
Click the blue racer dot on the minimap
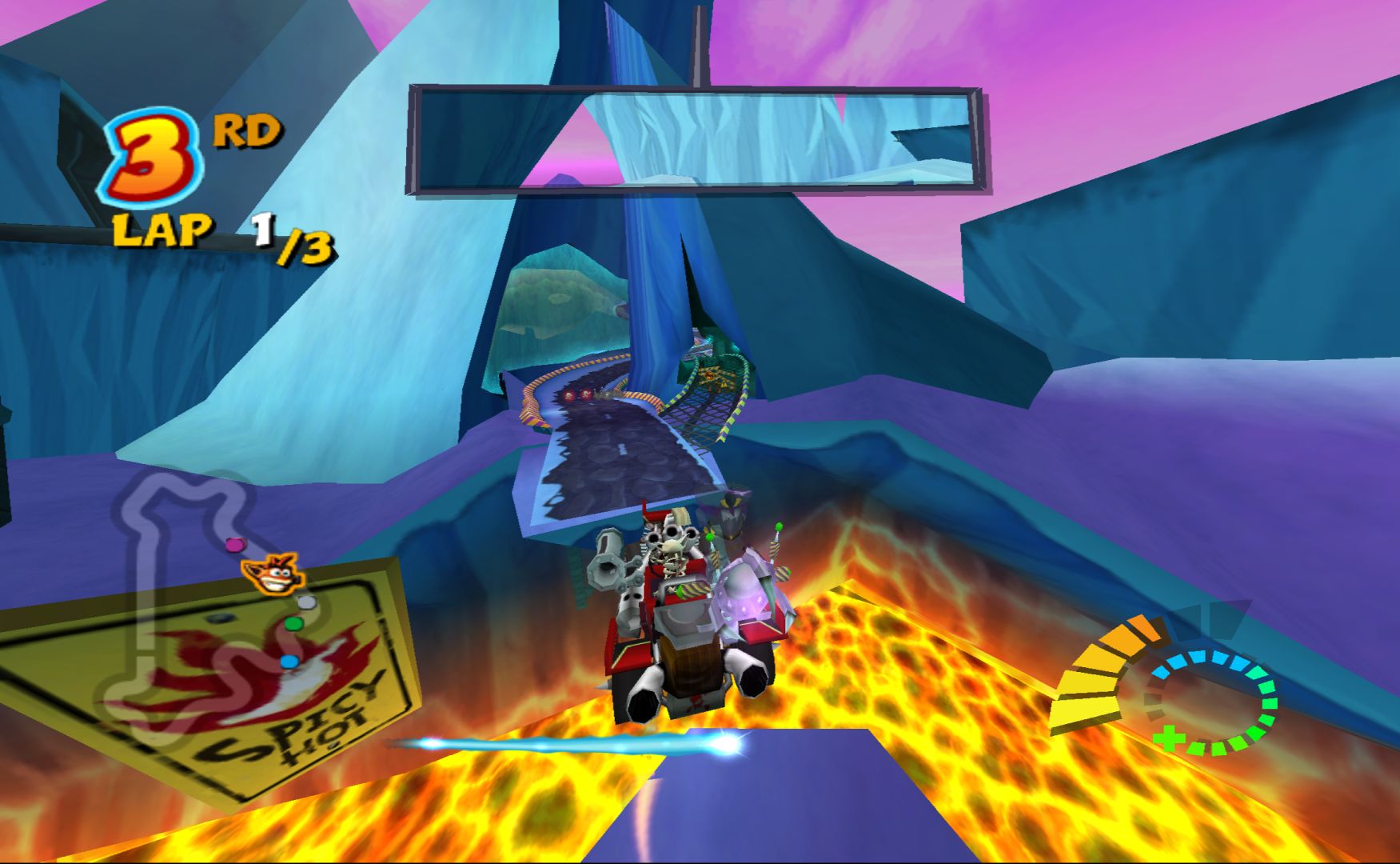(289, 662)
